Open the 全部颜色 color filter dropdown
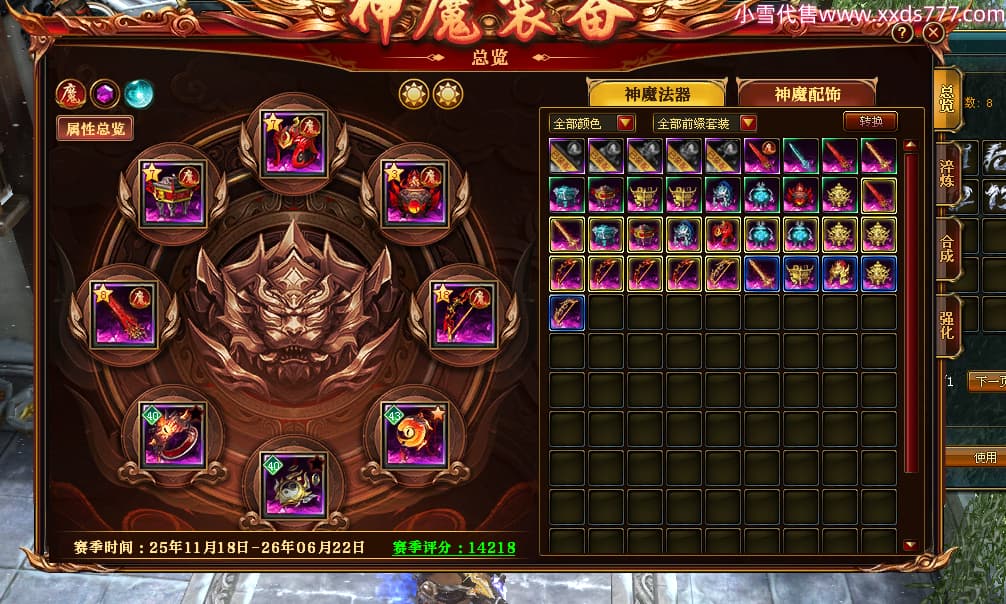 [x=592, y=123]
